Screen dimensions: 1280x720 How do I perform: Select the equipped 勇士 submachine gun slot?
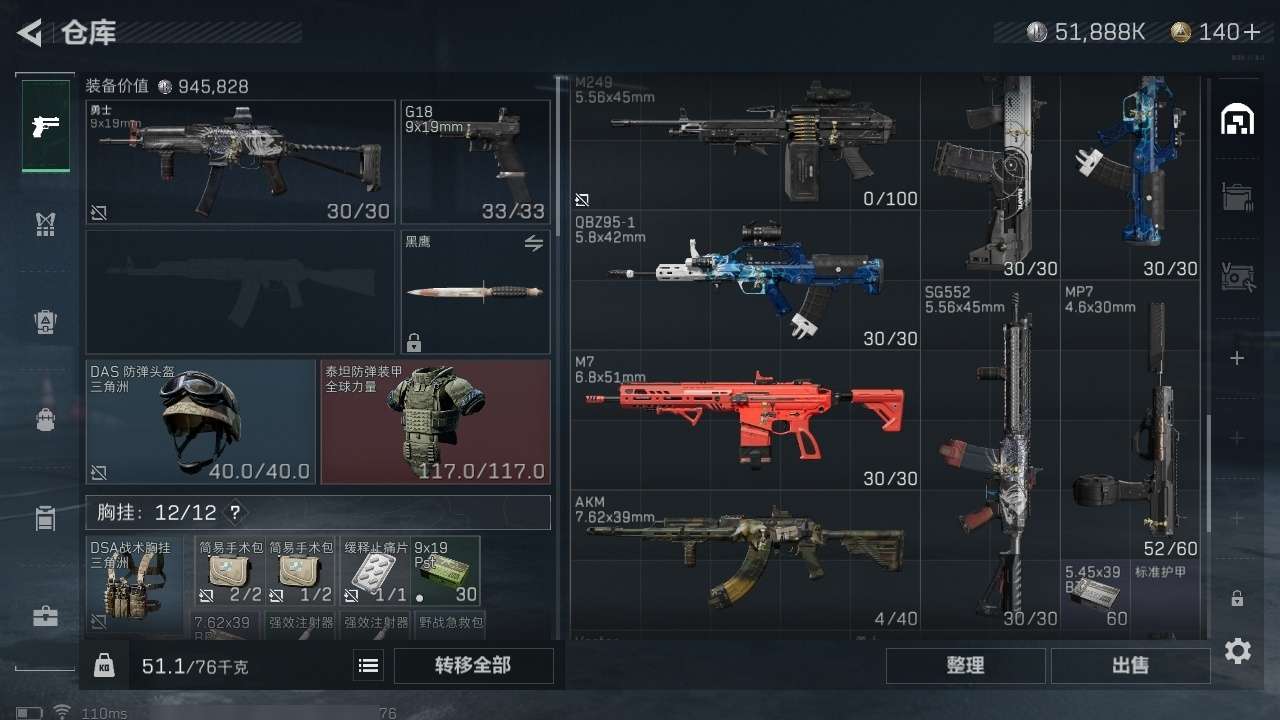[240, 162]
